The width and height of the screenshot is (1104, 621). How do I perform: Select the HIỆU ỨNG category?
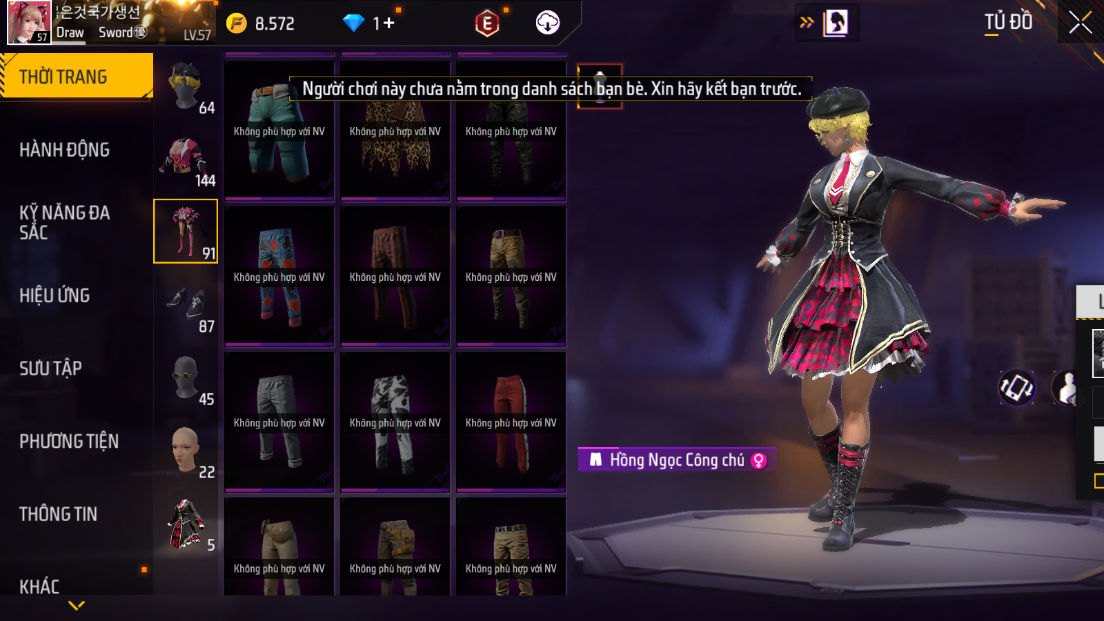pos(55,296)
